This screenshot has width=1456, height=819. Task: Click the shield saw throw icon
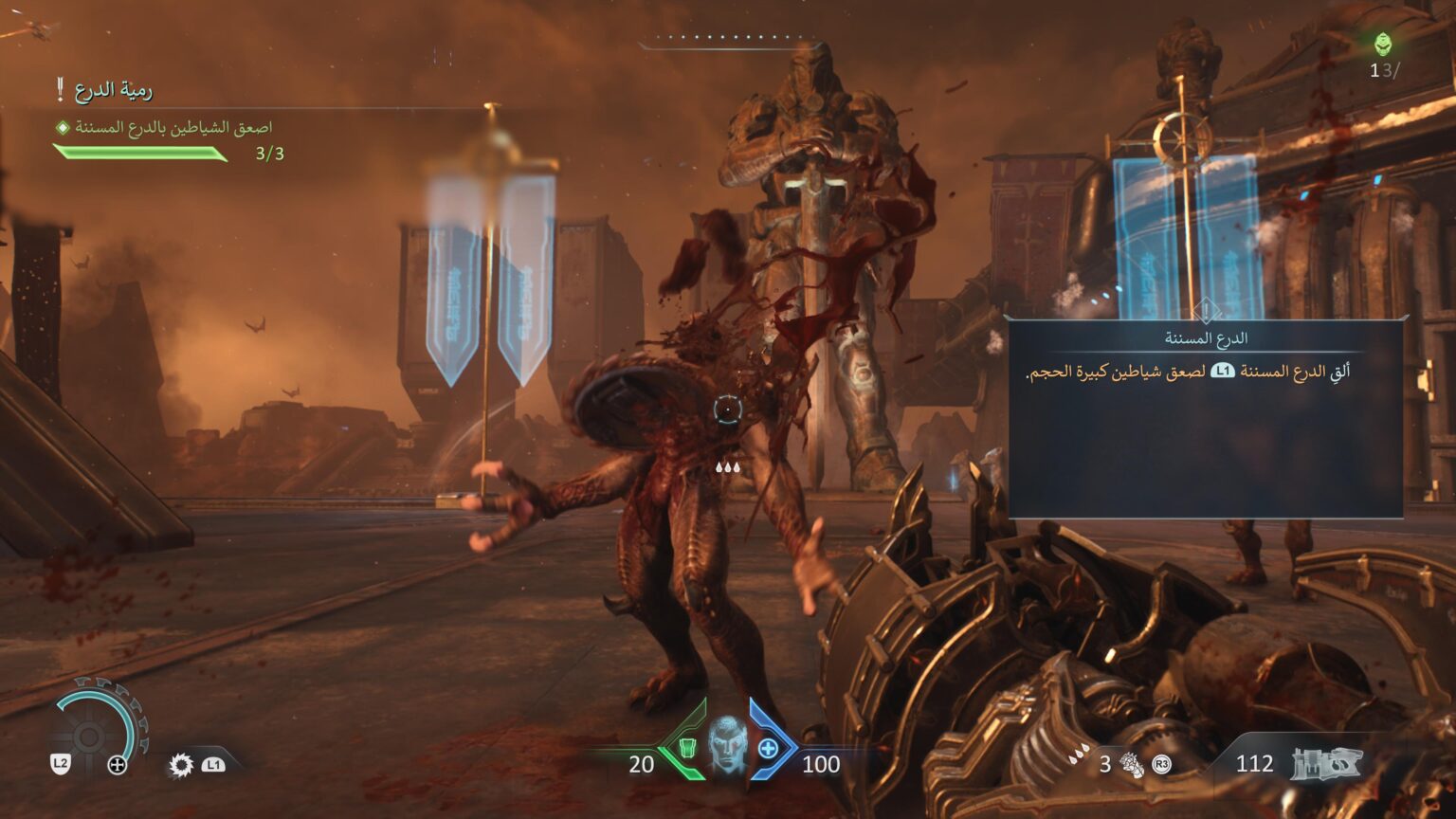pyautogui.click(x=180, y=765)
